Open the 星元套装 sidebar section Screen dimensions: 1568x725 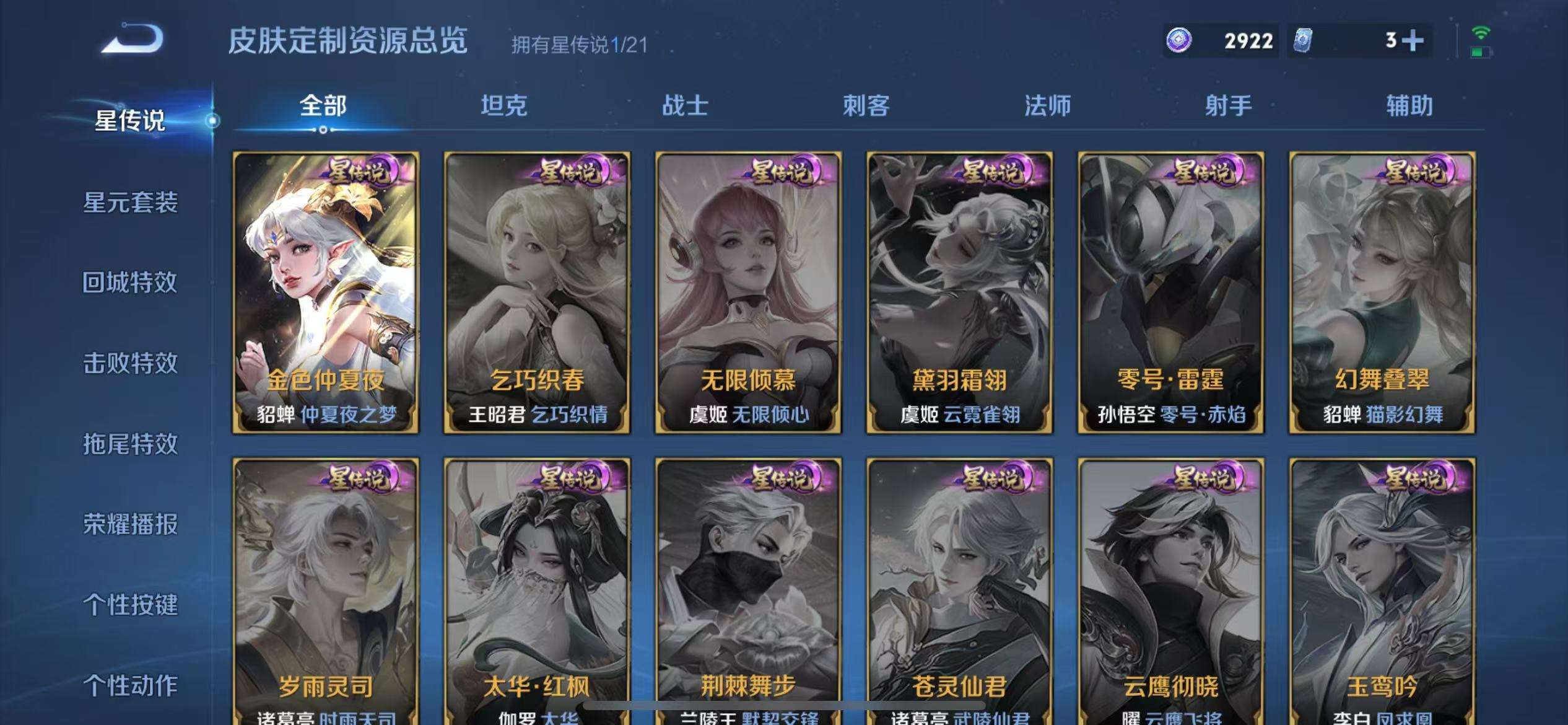point(131,203)
